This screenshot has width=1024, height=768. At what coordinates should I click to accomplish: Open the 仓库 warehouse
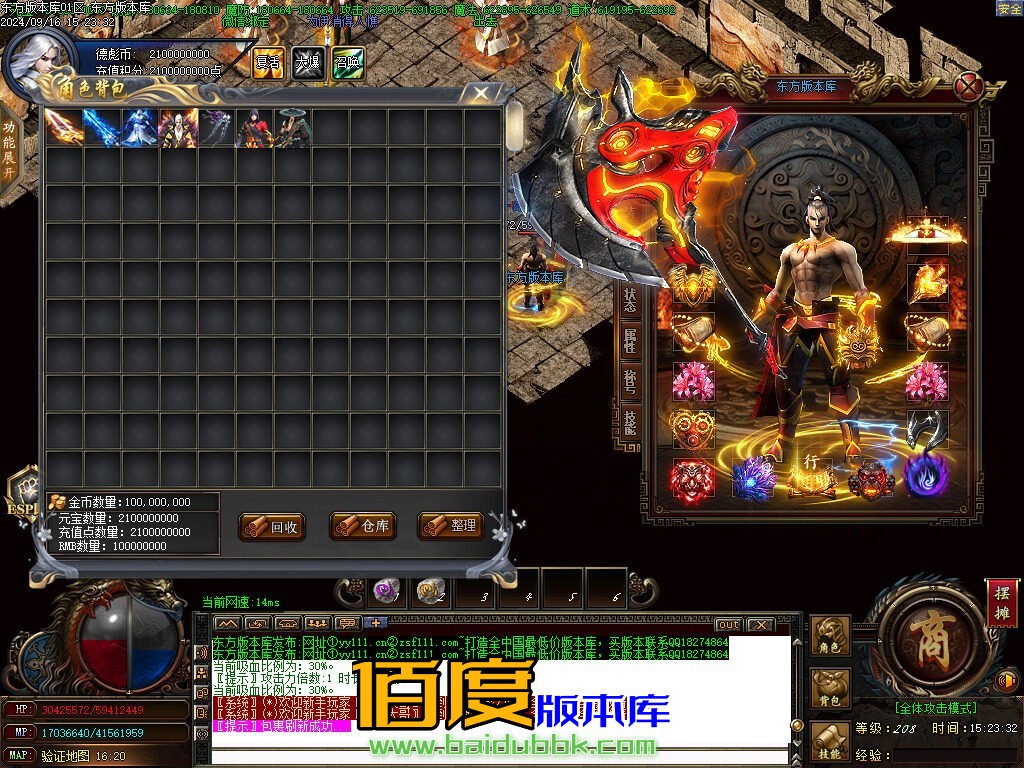[x=362, y=526]
